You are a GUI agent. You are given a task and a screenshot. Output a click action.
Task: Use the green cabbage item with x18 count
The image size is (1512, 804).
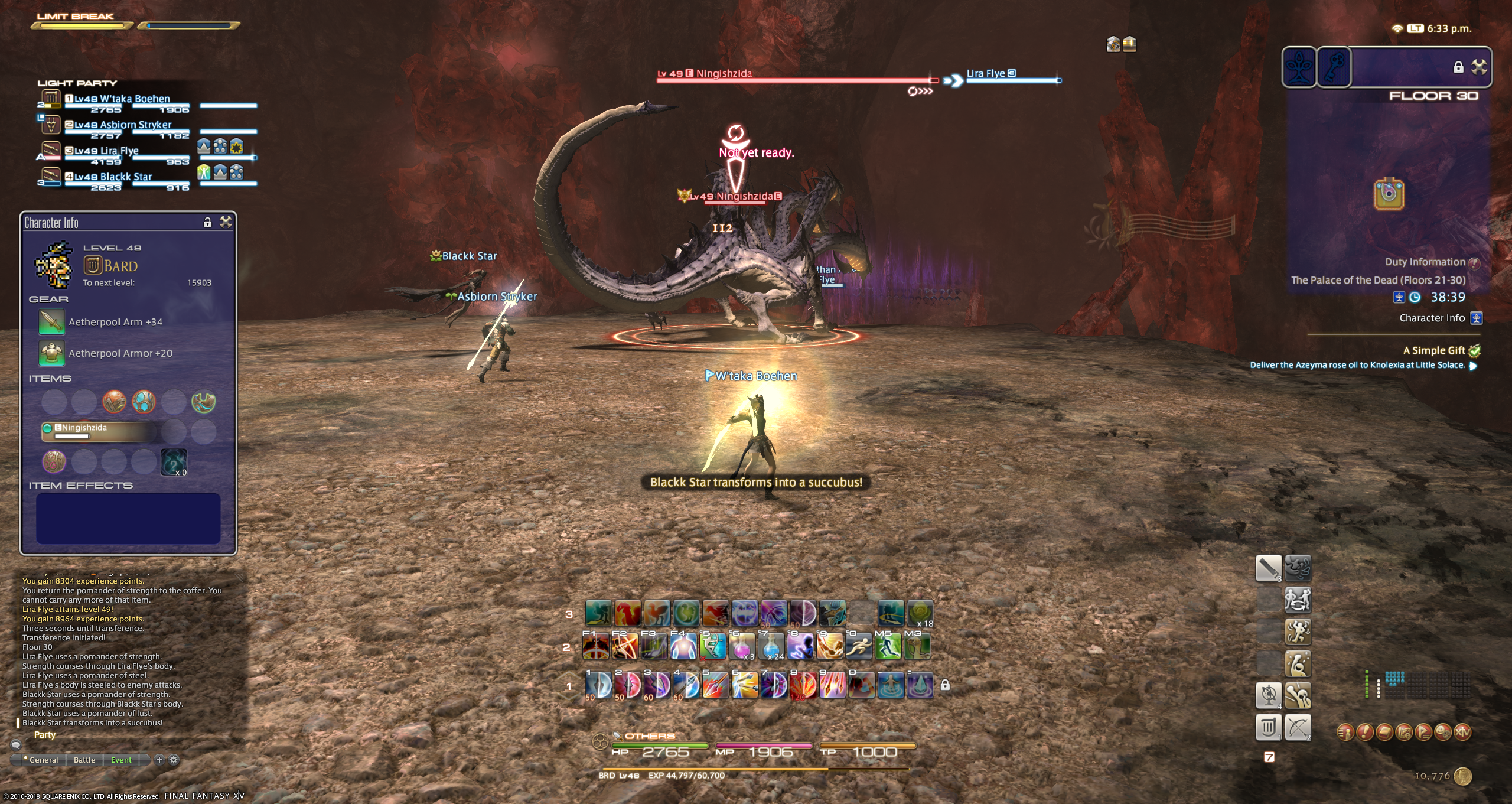point(920,614)
